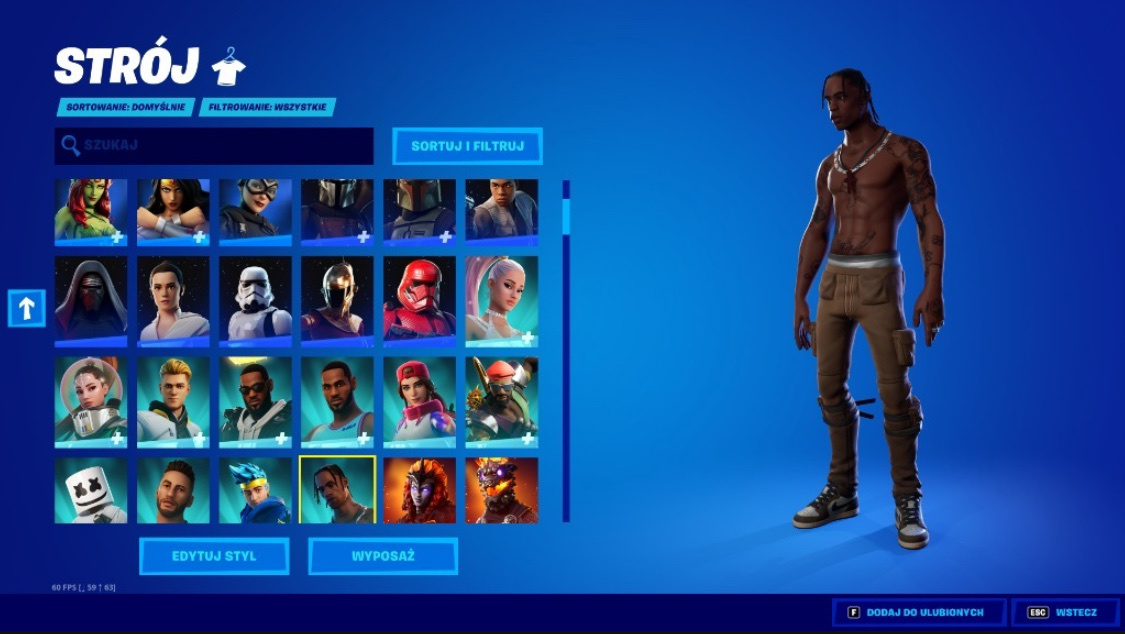Choose the Edytuj Styl button
1125x634 pixels.
(x=214, y=556)
